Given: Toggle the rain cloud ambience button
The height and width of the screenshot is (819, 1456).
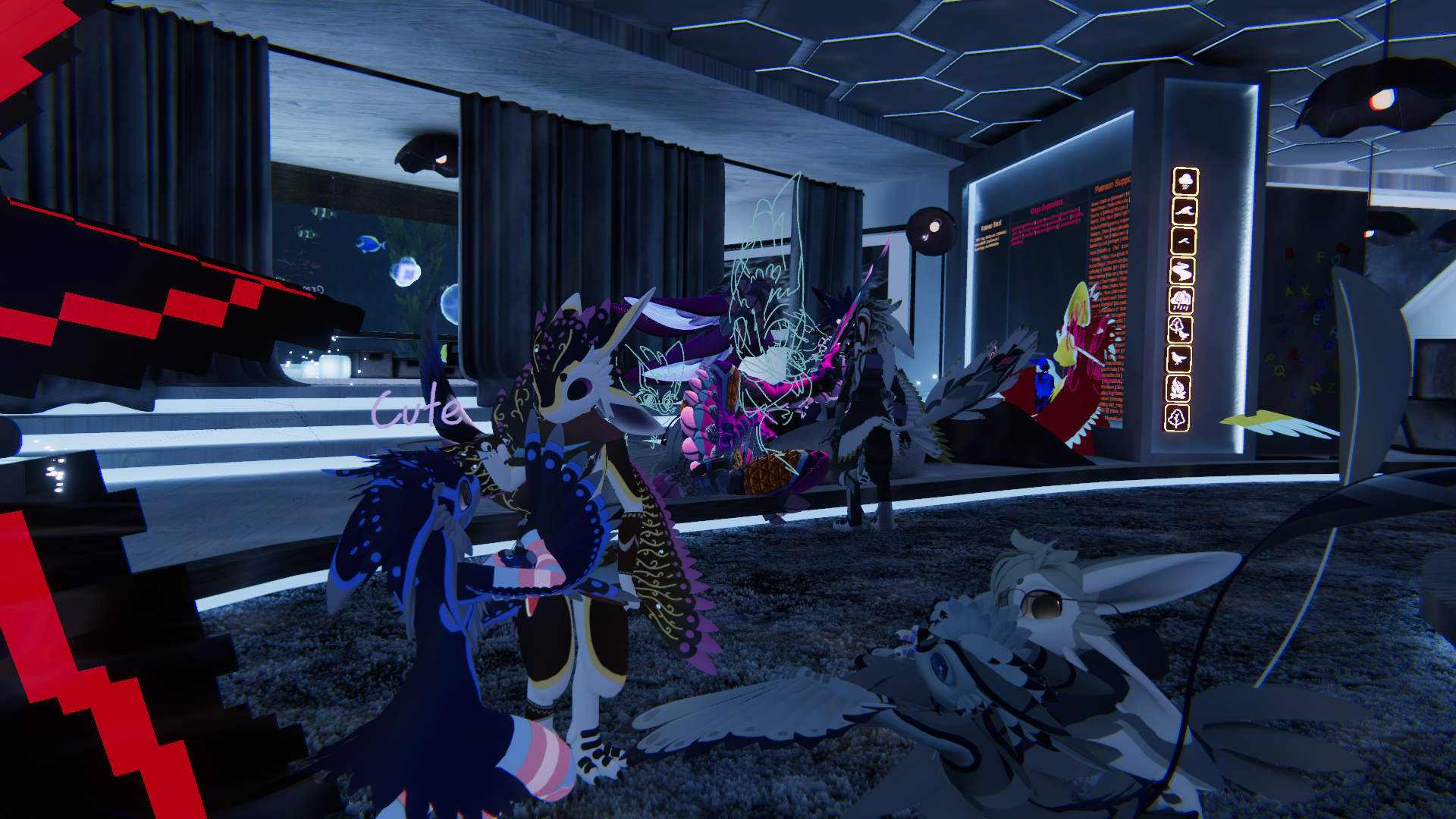Looking at the screenshot, I should coord(1186,182).
